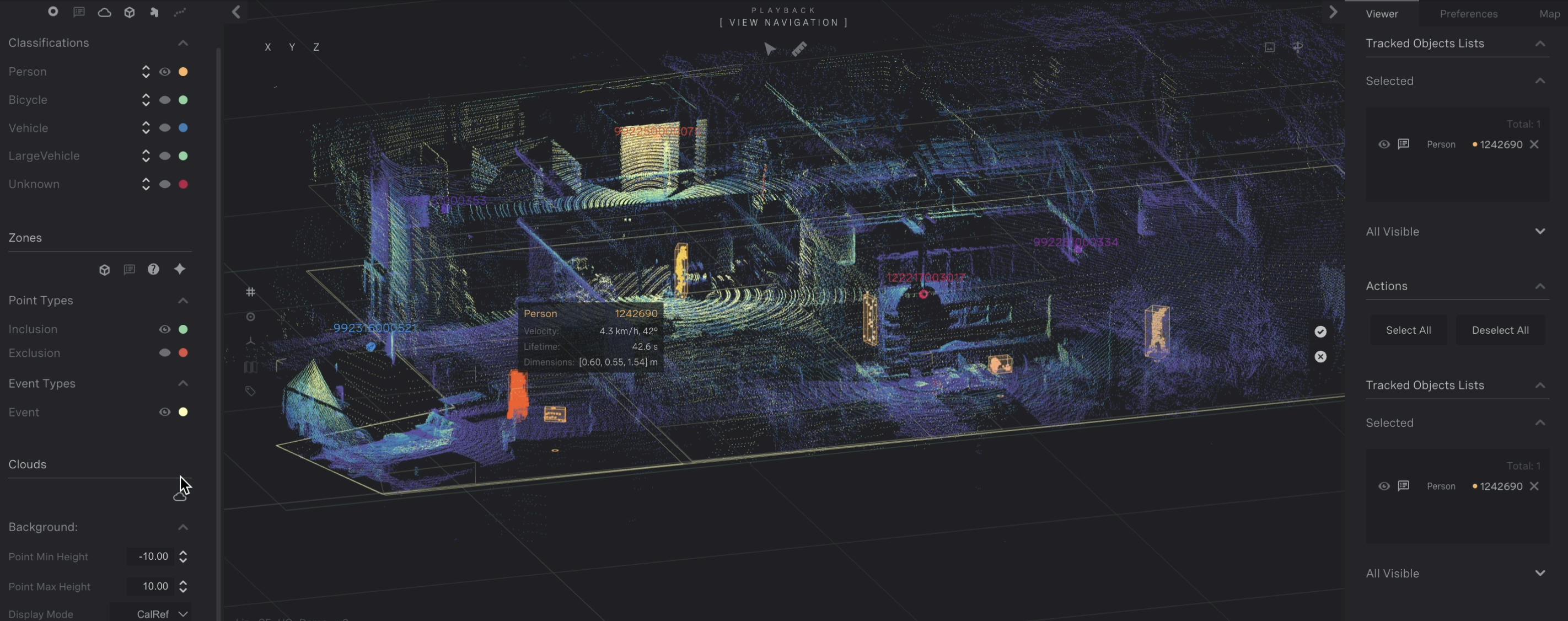Toggle Person classification visibility eye
1568x621 pixels.
(165, 71)
